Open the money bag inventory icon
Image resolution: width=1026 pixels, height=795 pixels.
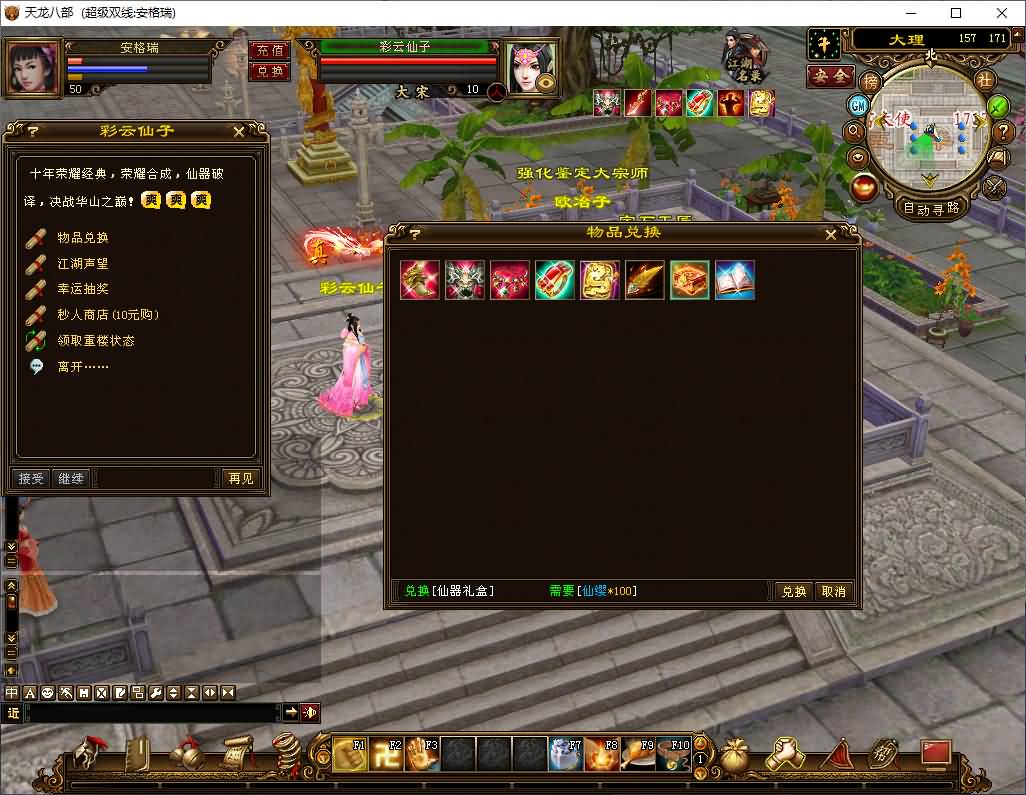point(736,755)
